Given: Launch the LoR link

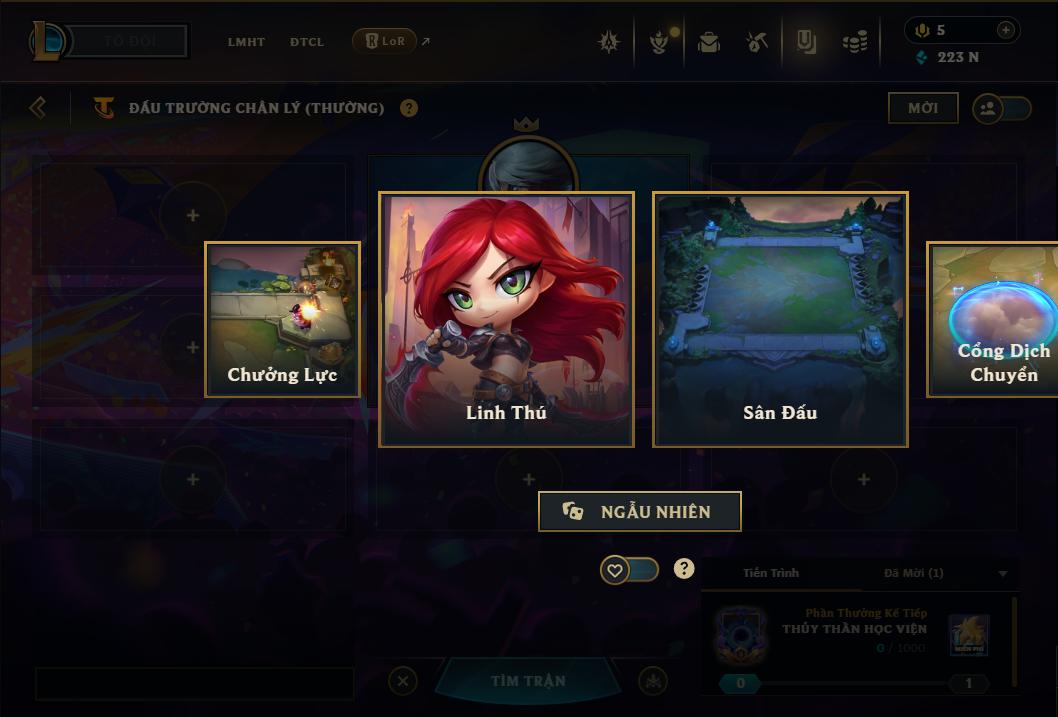Looking at the screenshot, I should [x=385, y=41].
